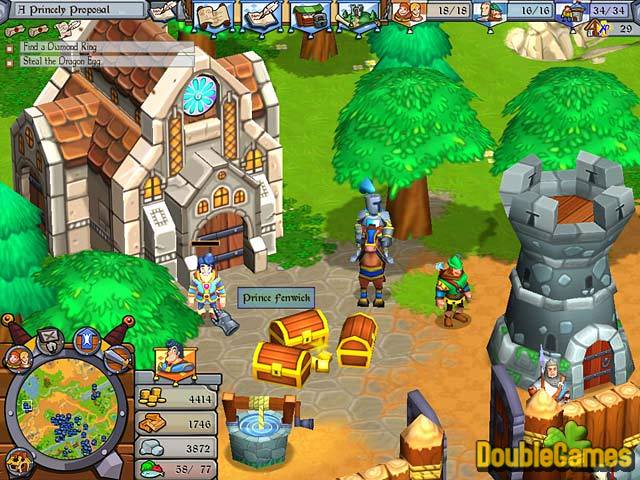The image size is (640, 480).
Task: Select Prince Fenwick's portrait banner
Action: pos(172,359)
